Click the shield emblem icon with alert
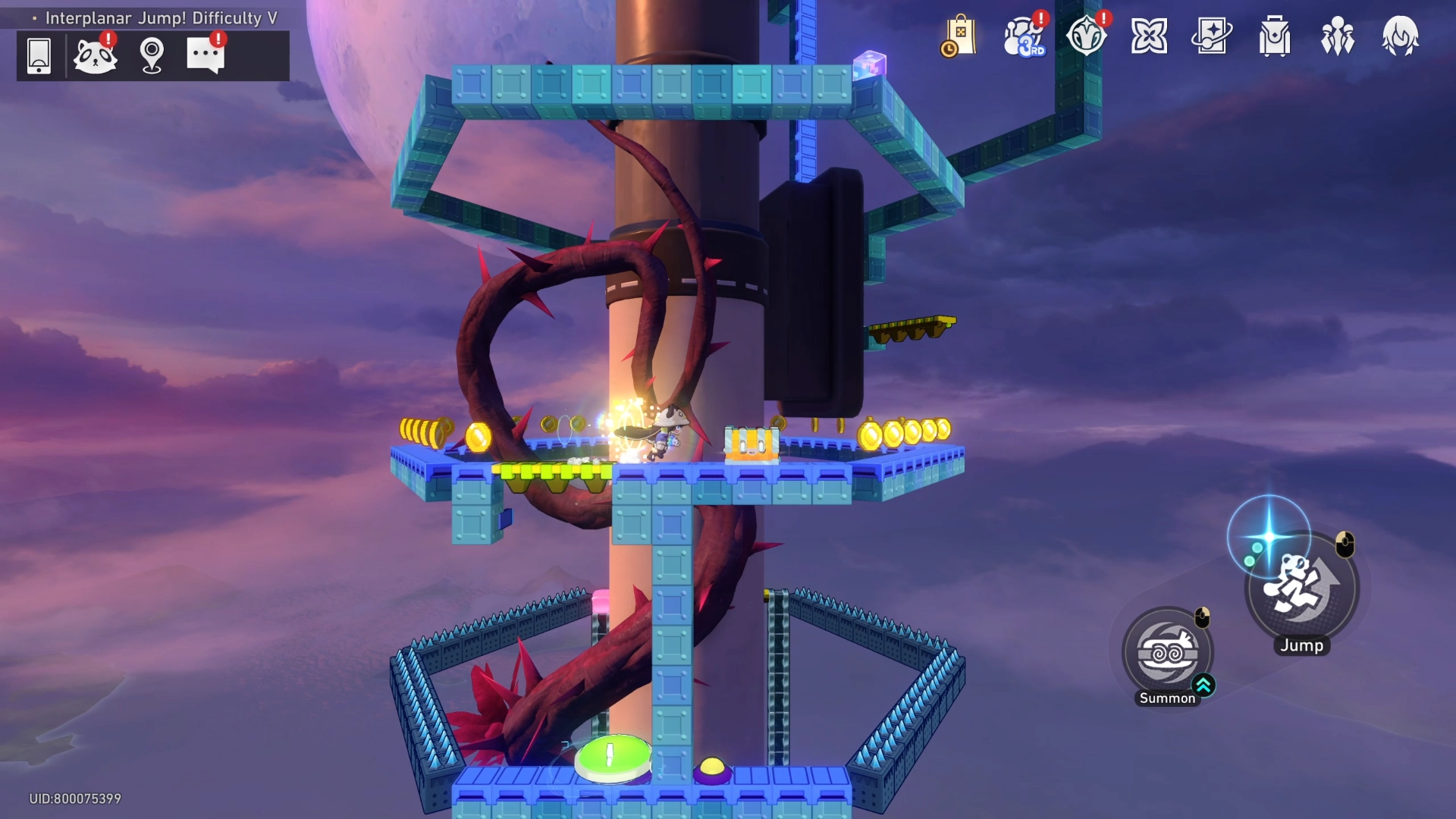This screenshot has height=819, width=1456. pos(1086,36)
